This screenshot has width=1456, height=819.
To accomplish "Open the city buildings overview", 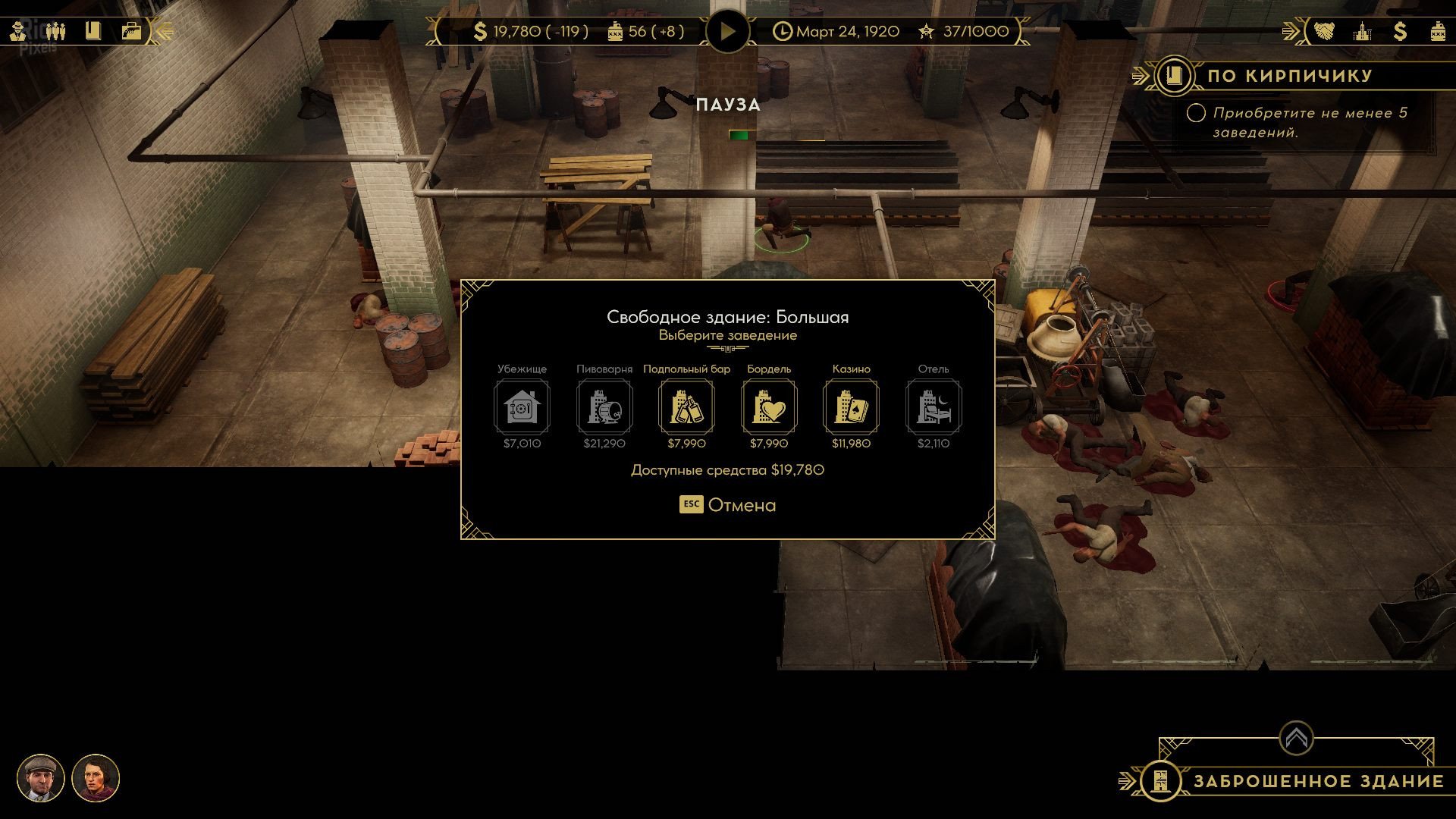I will coord(1363,32).
